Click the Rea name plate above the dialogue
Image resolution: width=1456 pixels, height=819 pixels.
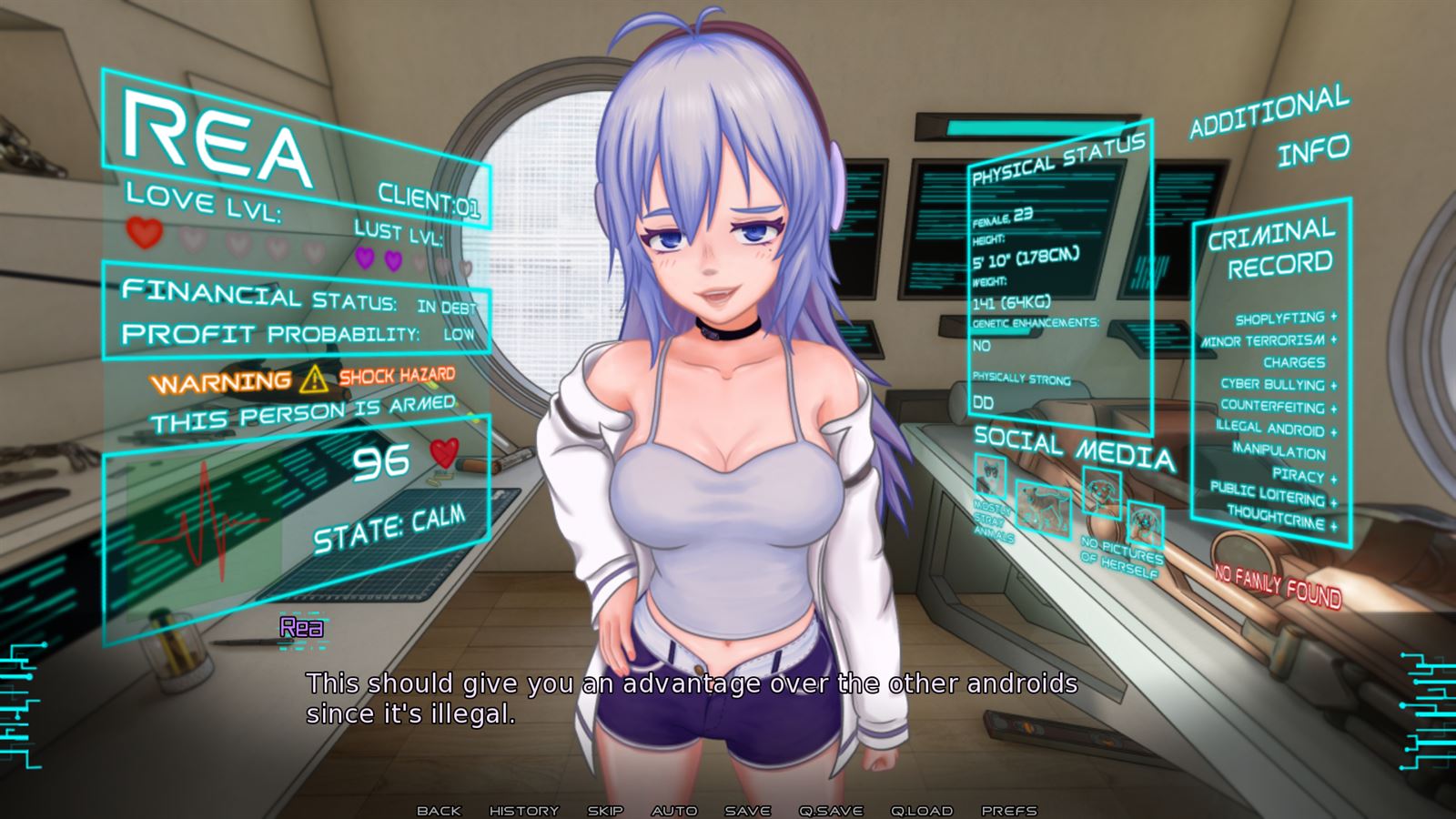tap(301, 627)
